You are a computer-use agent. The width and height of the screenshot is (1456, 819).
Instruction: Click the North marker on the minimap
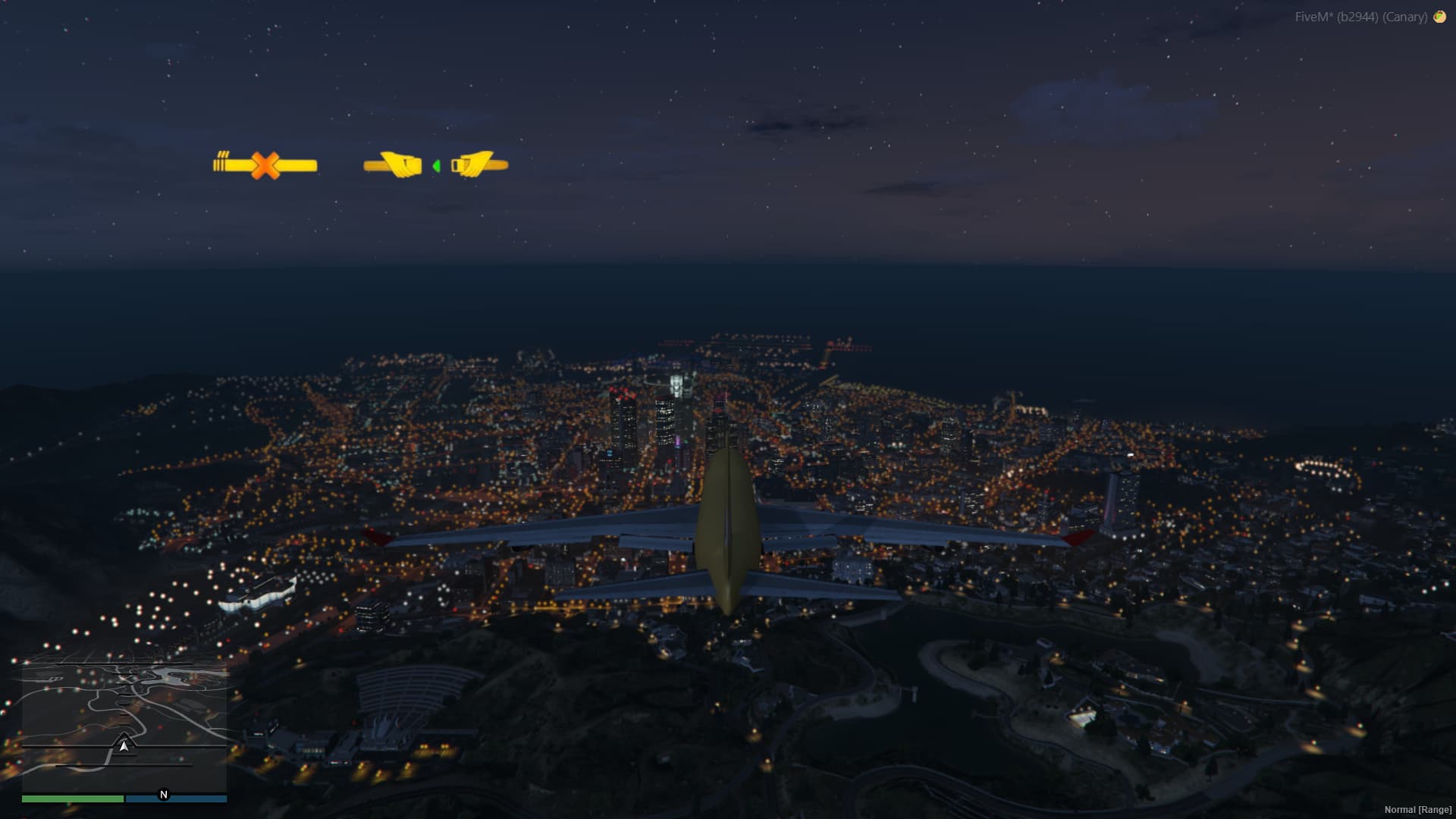click(163, 795)
